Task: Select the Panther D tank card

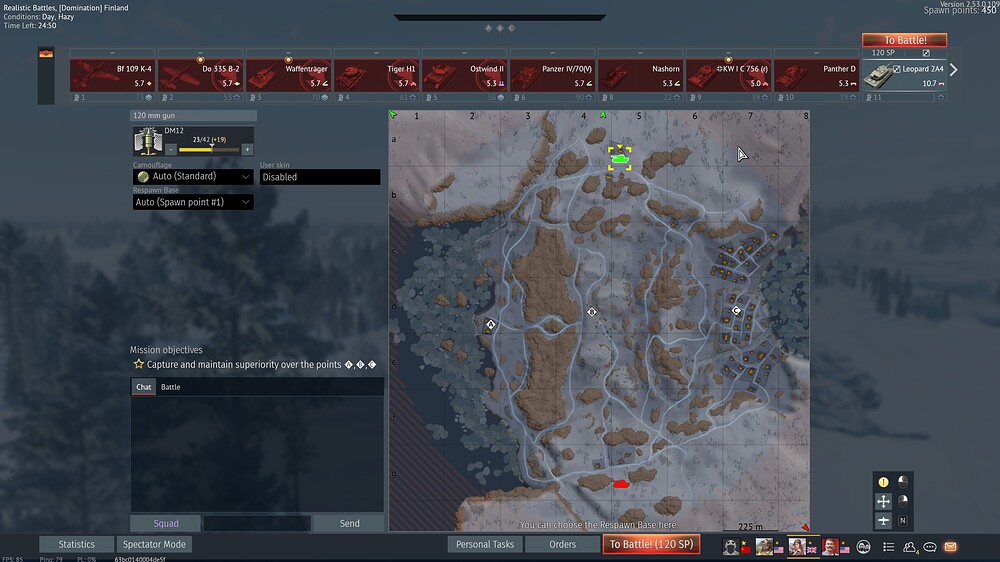Action: coord(816,76)
